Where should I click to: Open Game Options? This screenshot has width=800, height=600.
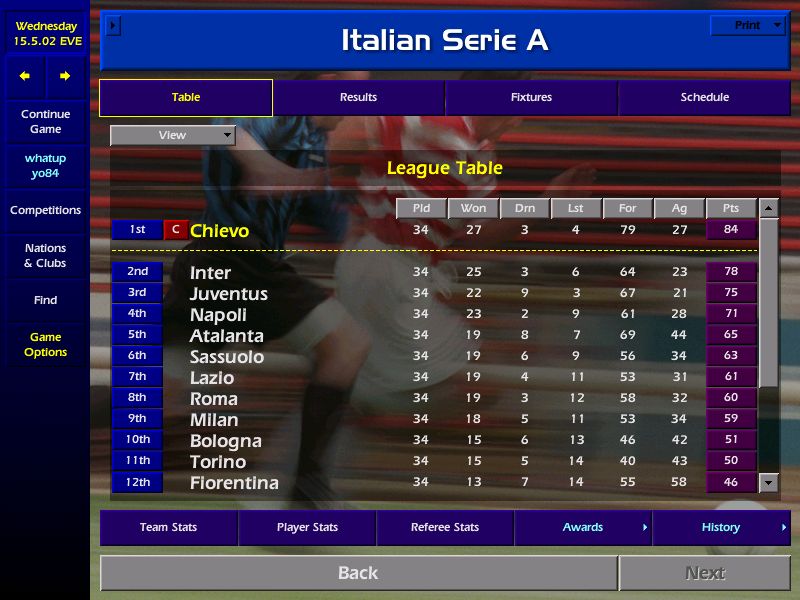coord(45,344)
